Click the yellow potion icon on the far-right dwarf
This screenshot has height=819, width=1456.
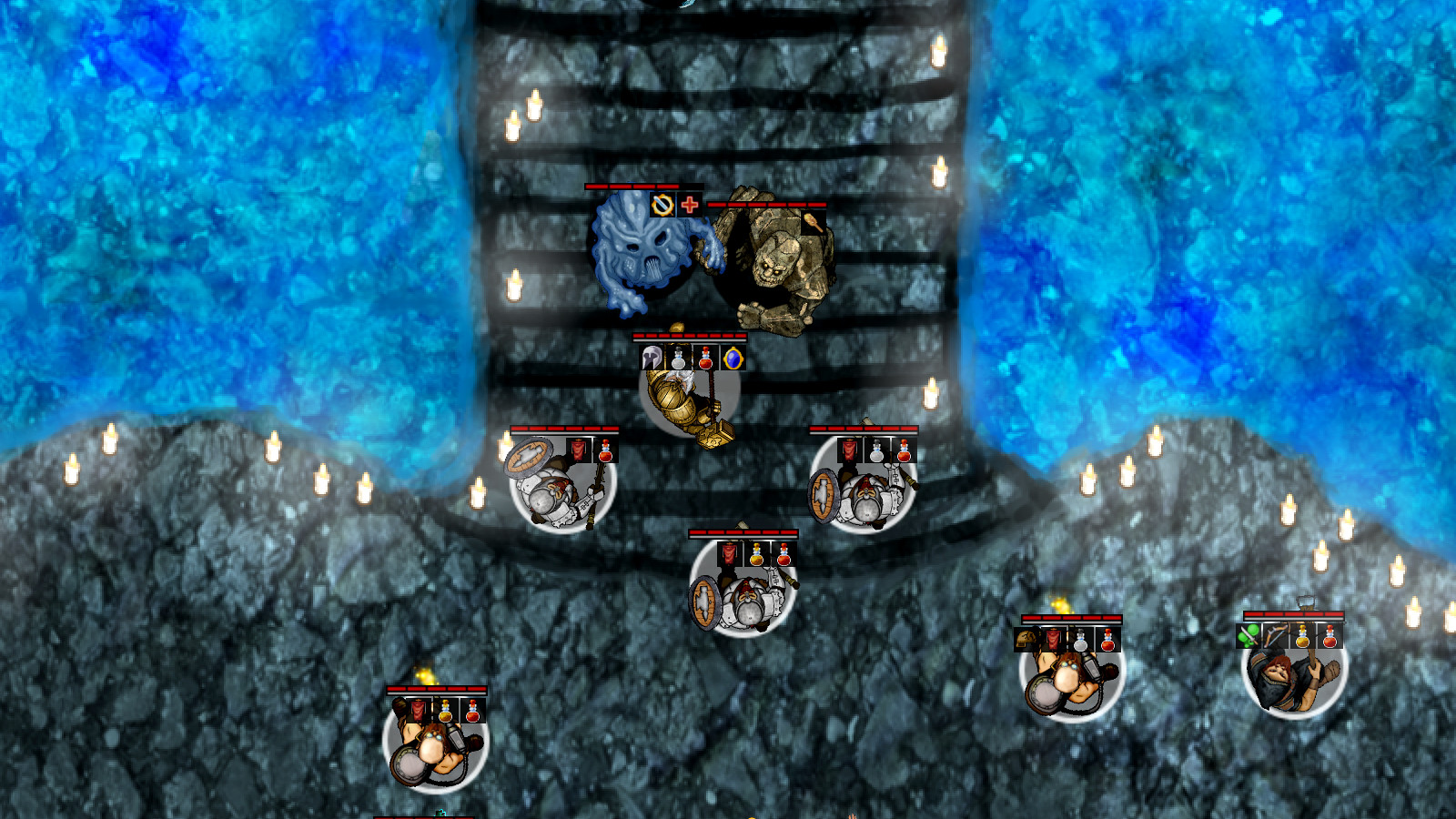pos(1303,637)
